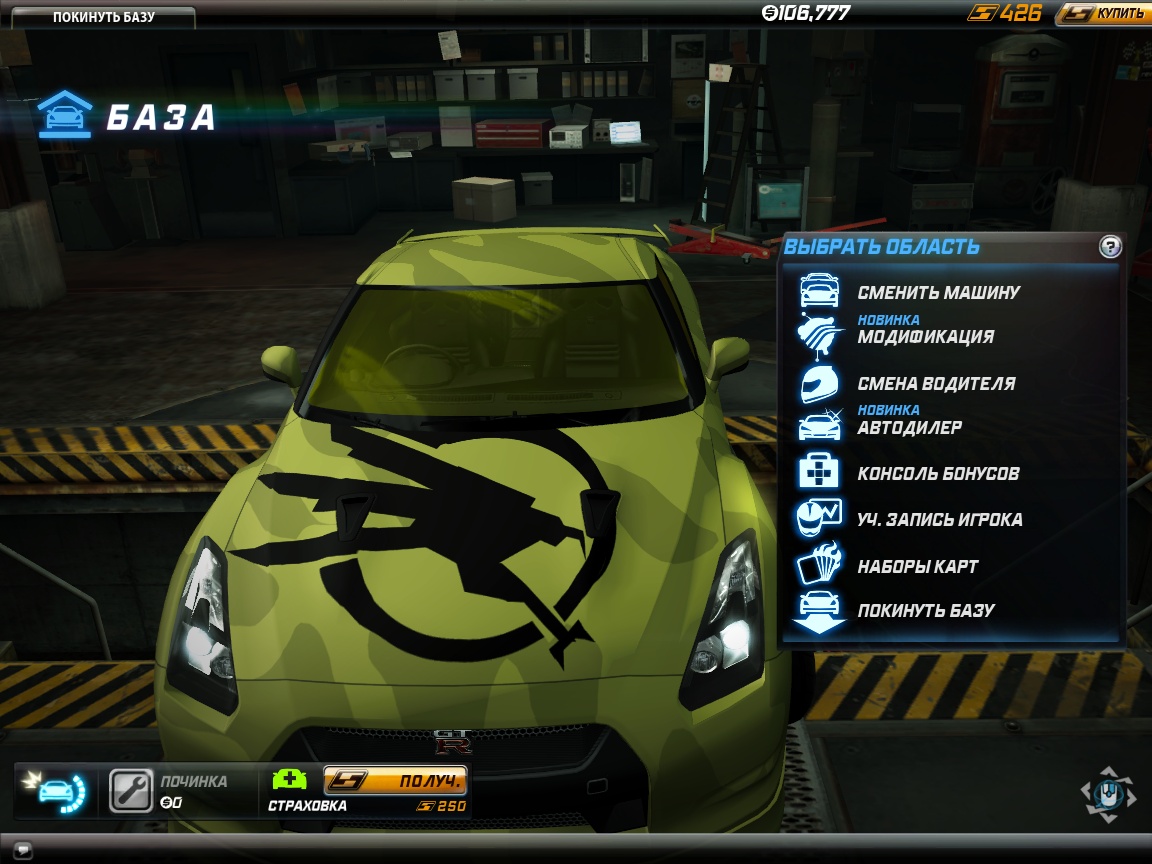Open the help question mark icon

point(1110,247)
